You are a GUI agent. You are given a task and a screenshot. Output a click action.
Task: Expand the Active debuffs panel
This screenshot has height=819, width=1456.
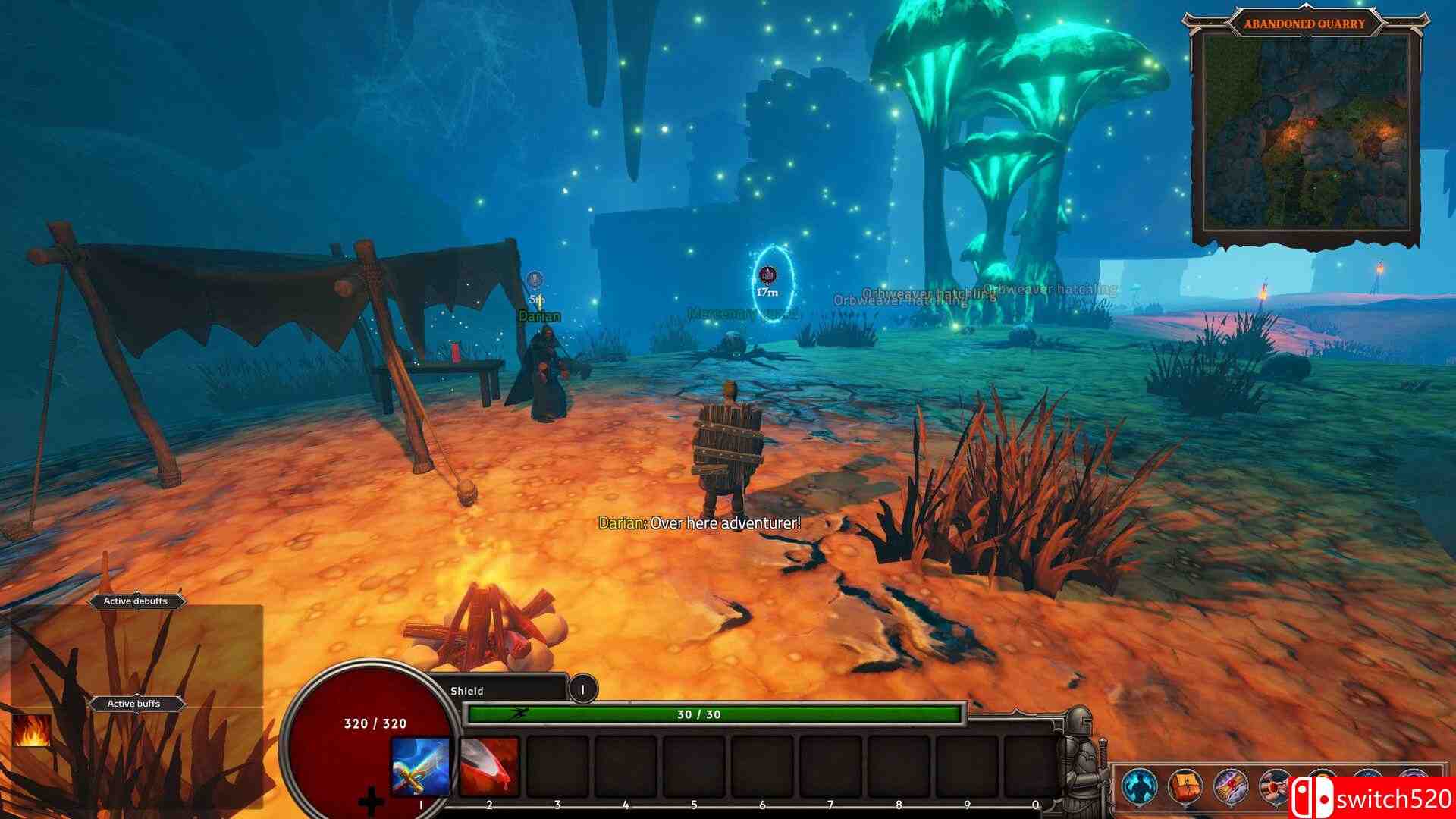click(136, 600)
